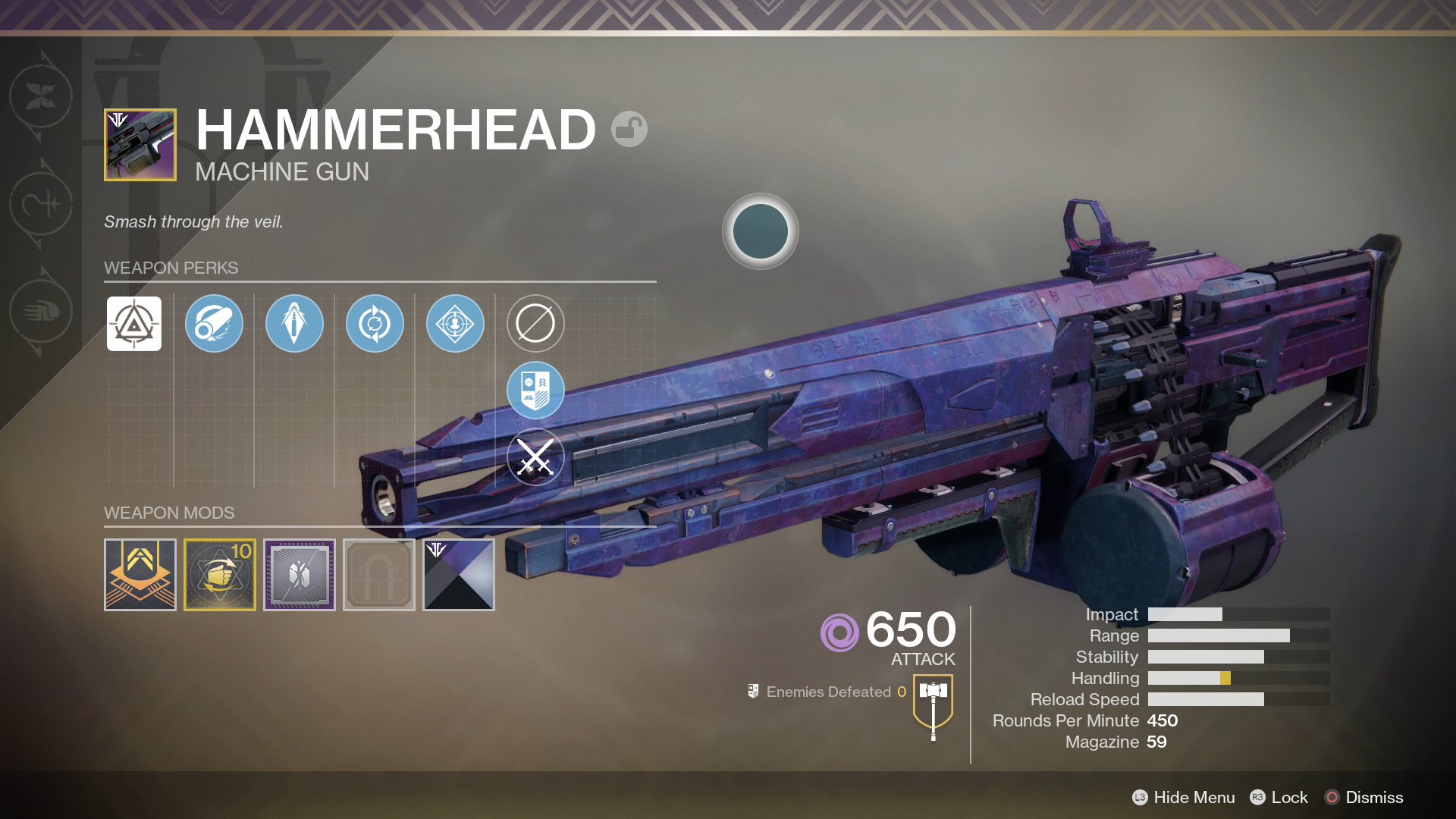This screenshot has height=819, width=1456.
Task: Open the shader slot in Weapon Mods
Action: click(459, 574)
